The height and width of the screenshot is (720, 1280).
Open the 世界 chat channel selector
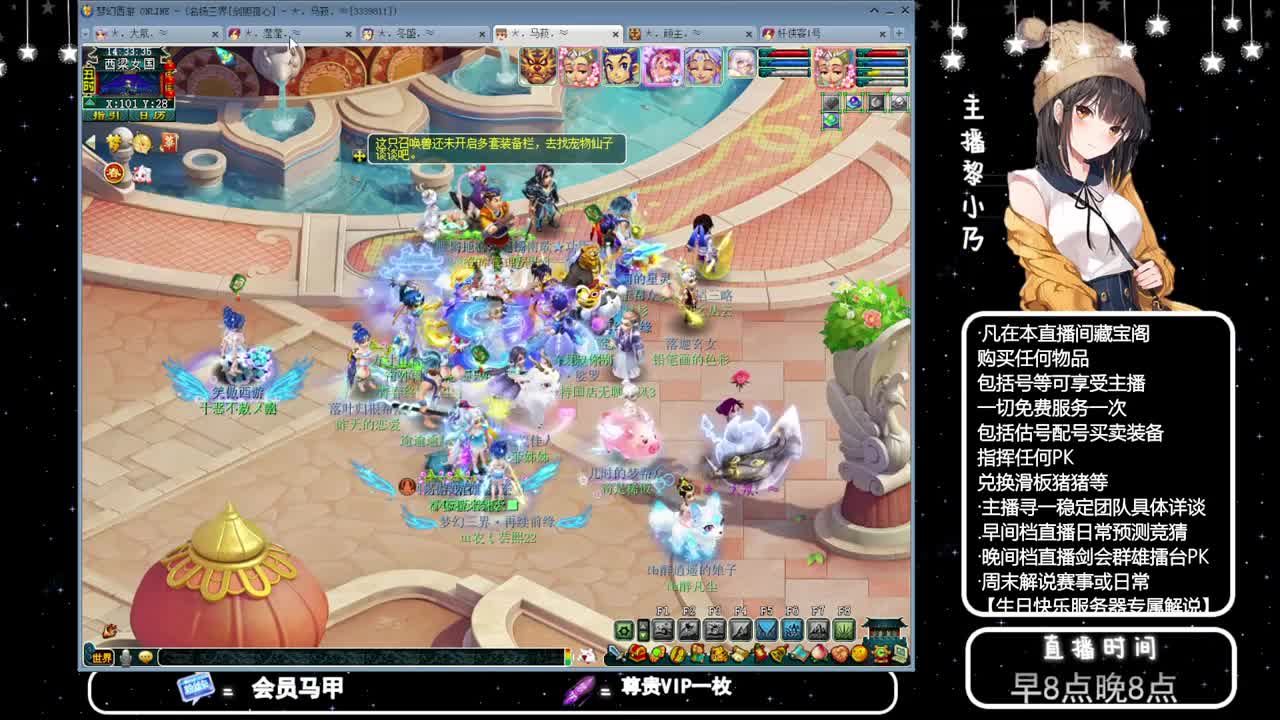tap(102, 657)
